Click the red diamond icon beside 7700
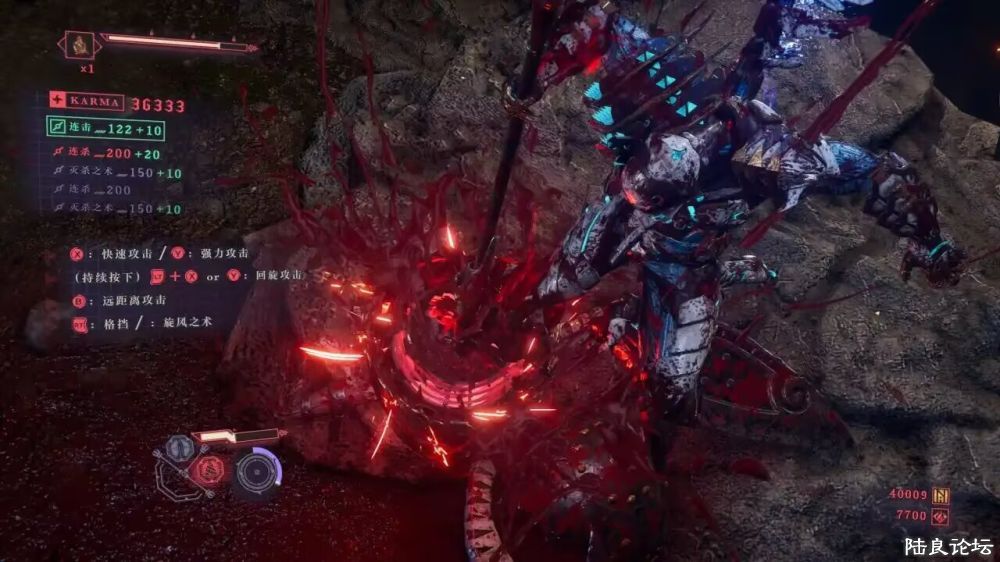The height and width of the screenshot is (562, 1000). point(940,516)
